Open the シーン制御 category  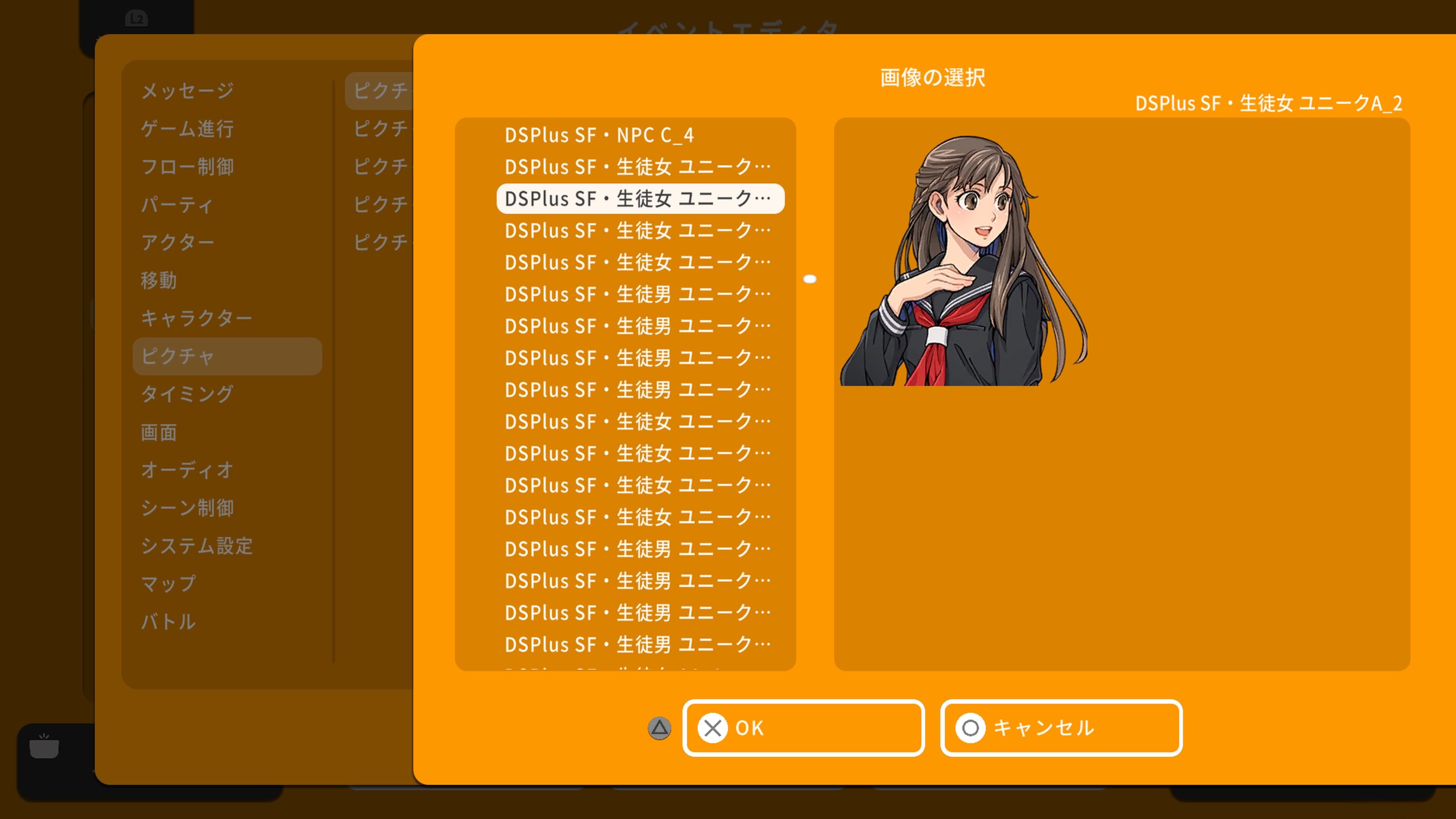pyautogui.click(x=188, y=508)
